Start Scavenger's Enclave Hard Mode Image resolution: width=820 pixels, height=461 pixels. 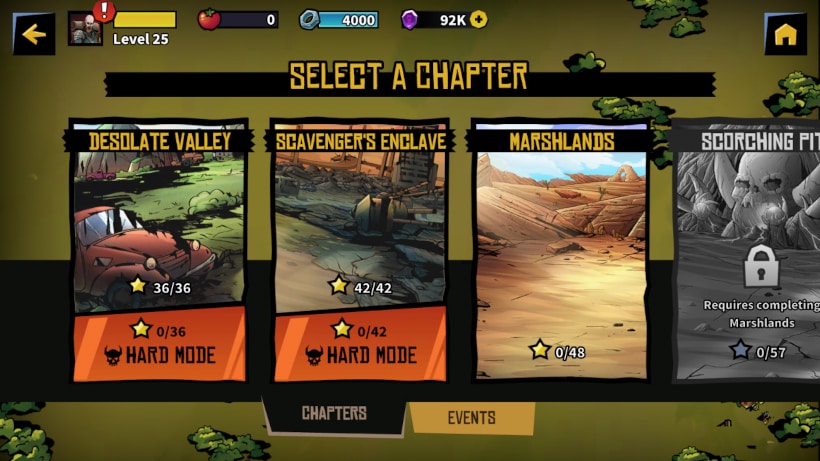[x=360, y=343]
